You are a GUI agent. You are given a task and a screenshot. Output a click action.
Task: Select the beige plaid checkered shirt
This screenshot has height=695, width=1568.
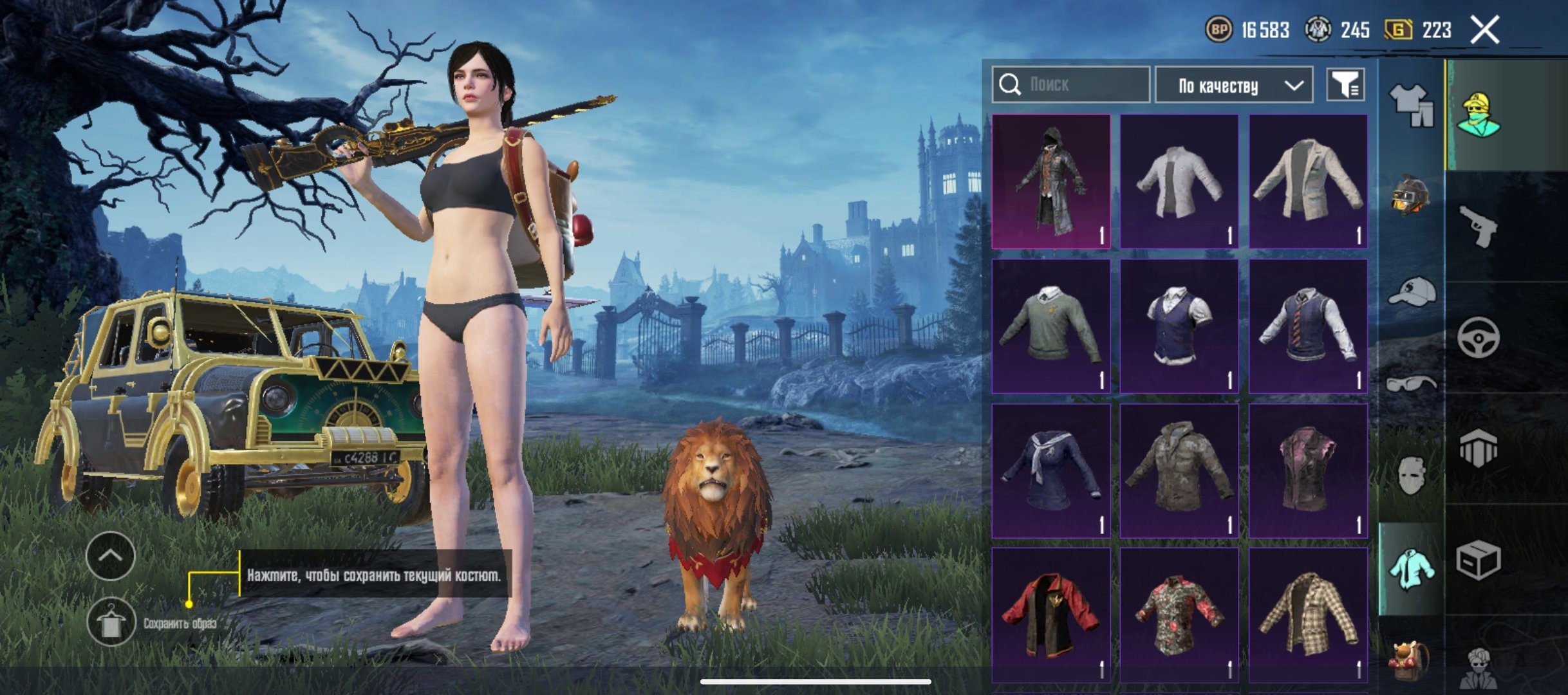click(x=1308, y=615)
